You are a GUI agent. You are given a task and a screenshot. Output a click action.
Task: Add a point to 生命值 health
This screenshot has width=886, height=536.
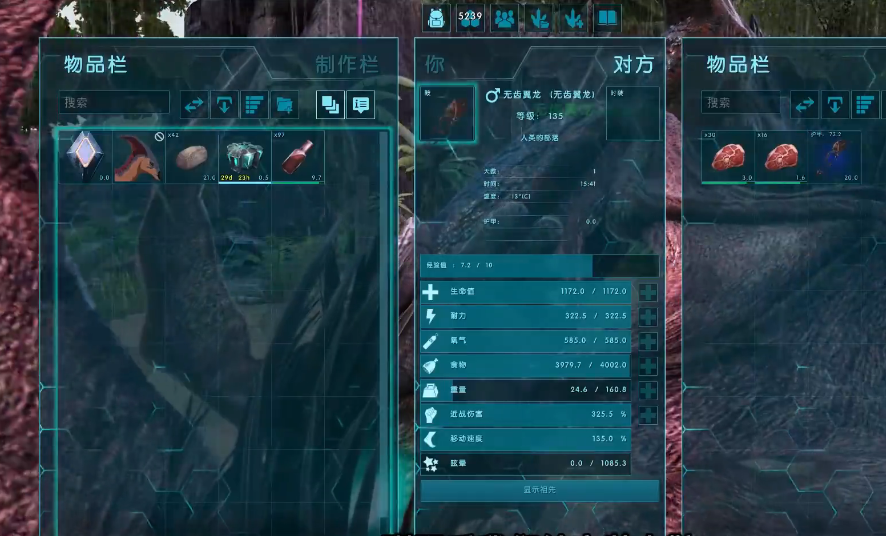(648, 292)
